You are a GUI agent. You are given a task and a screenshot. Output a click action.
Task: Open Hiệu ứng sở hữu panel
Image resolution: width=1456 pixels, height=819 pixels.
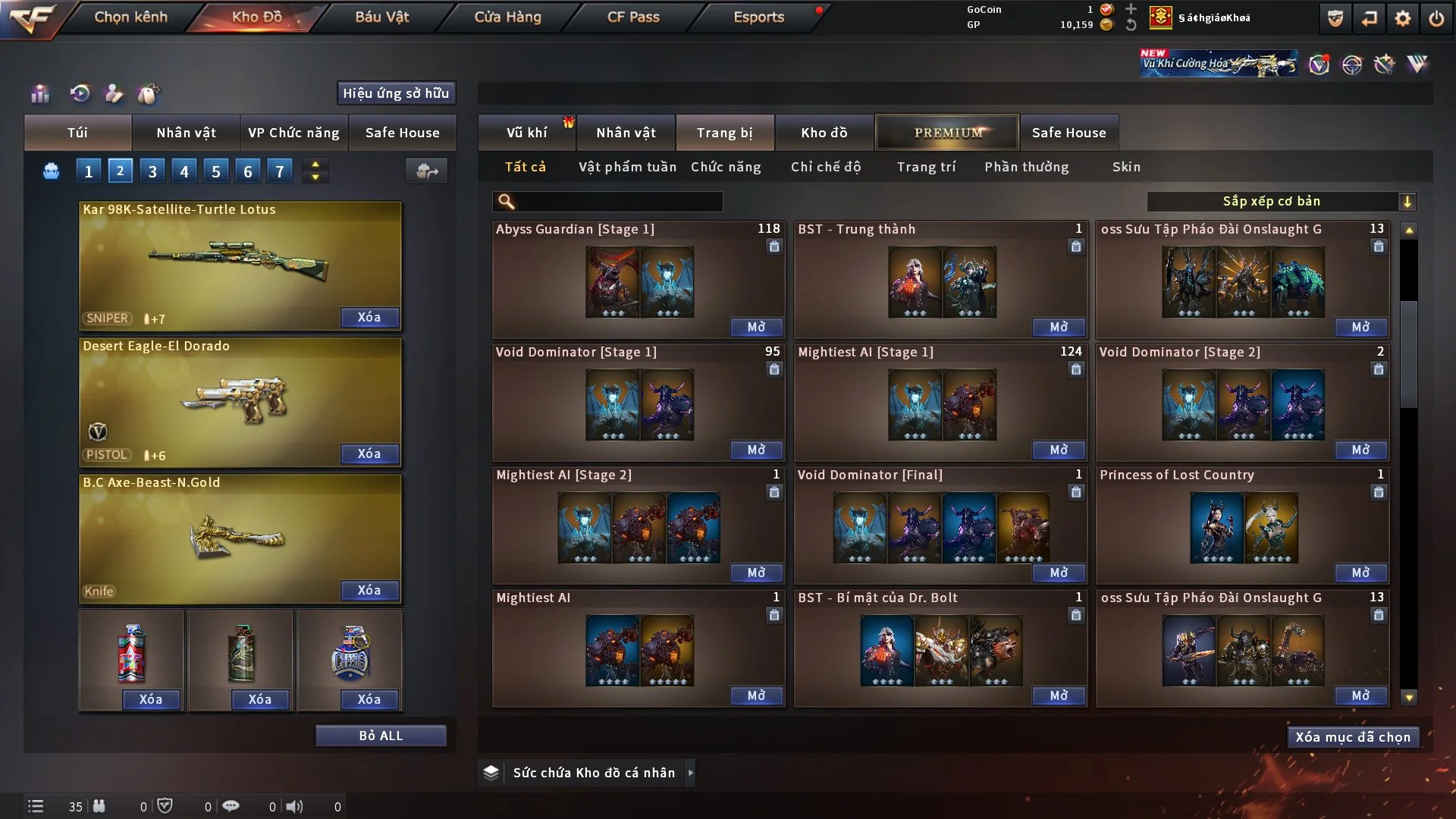(396, 93)
